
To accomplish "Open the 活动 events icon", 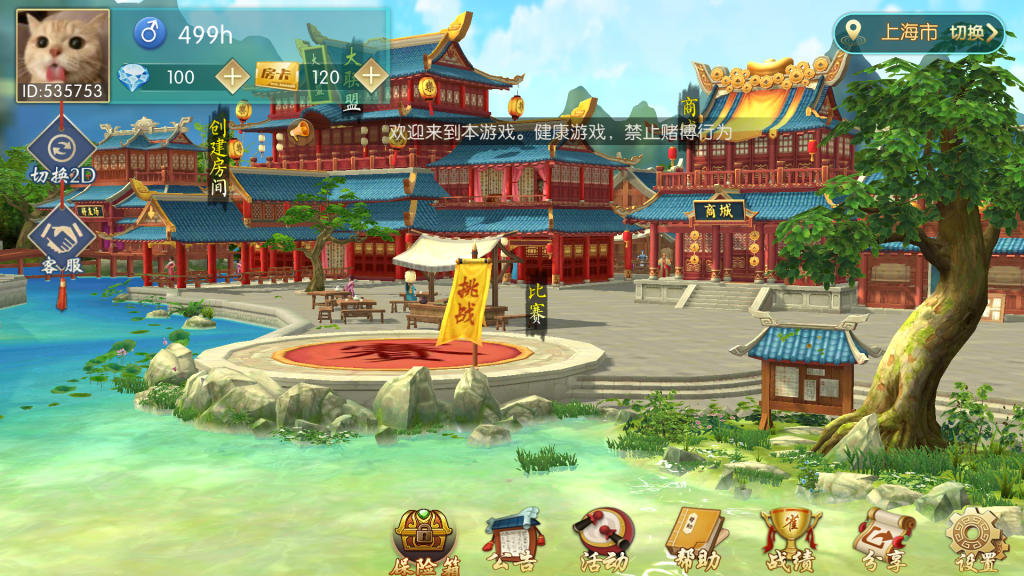I will tap(604, 541).
